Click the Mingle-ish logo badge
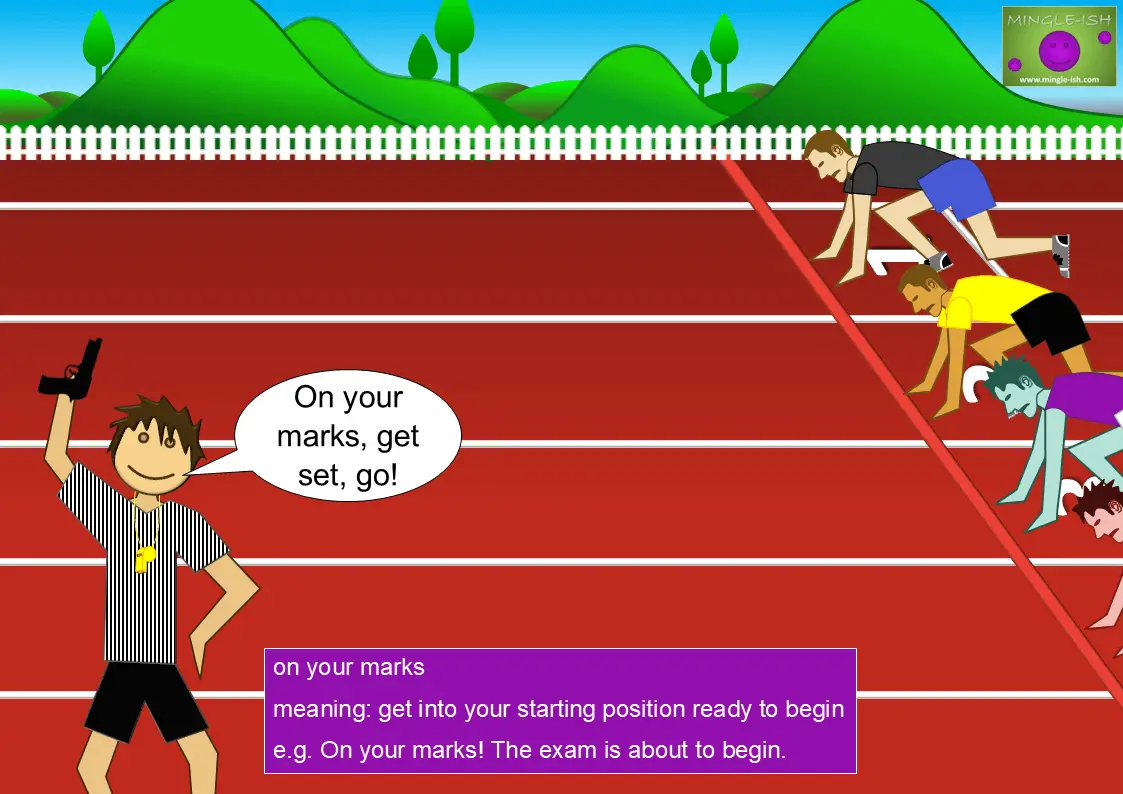 point(1058,46)
